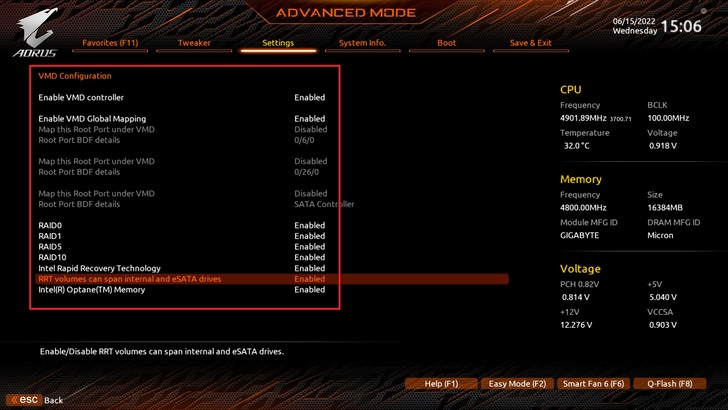Select the Settings tab
Viewport: 728px width, 410px height.
click(278, 43)
